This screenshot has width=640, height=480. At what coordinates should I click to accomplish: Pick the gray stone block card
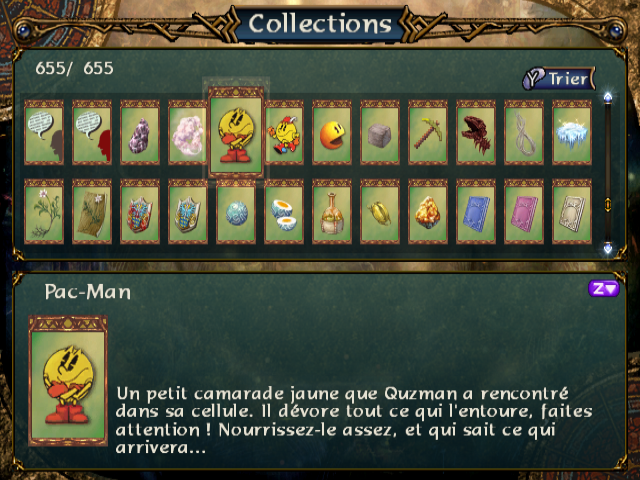click(x=380, y=132)
